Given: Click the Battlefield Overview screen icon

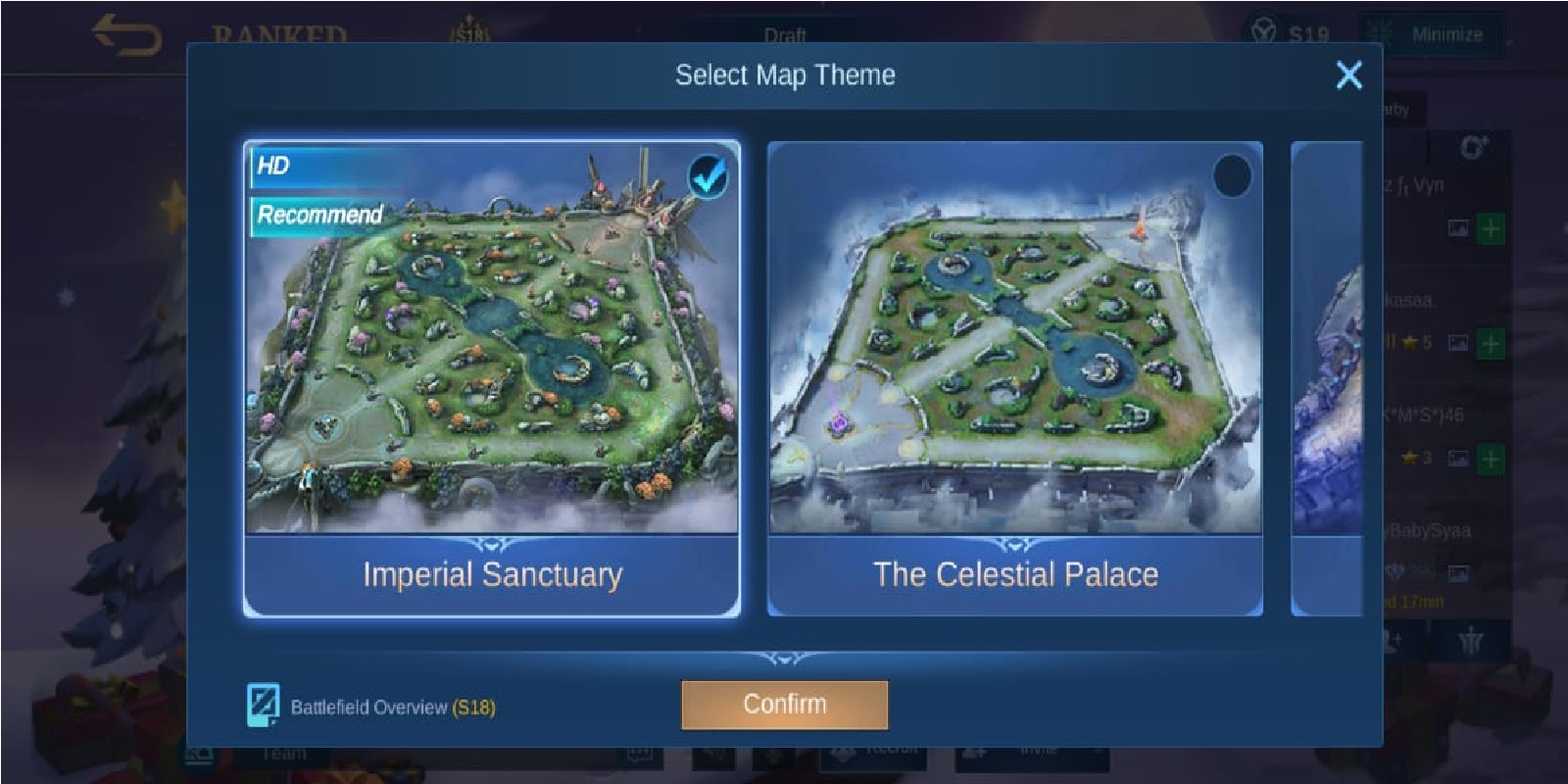Looking at the screenshot, I should [x=263, y=702].
